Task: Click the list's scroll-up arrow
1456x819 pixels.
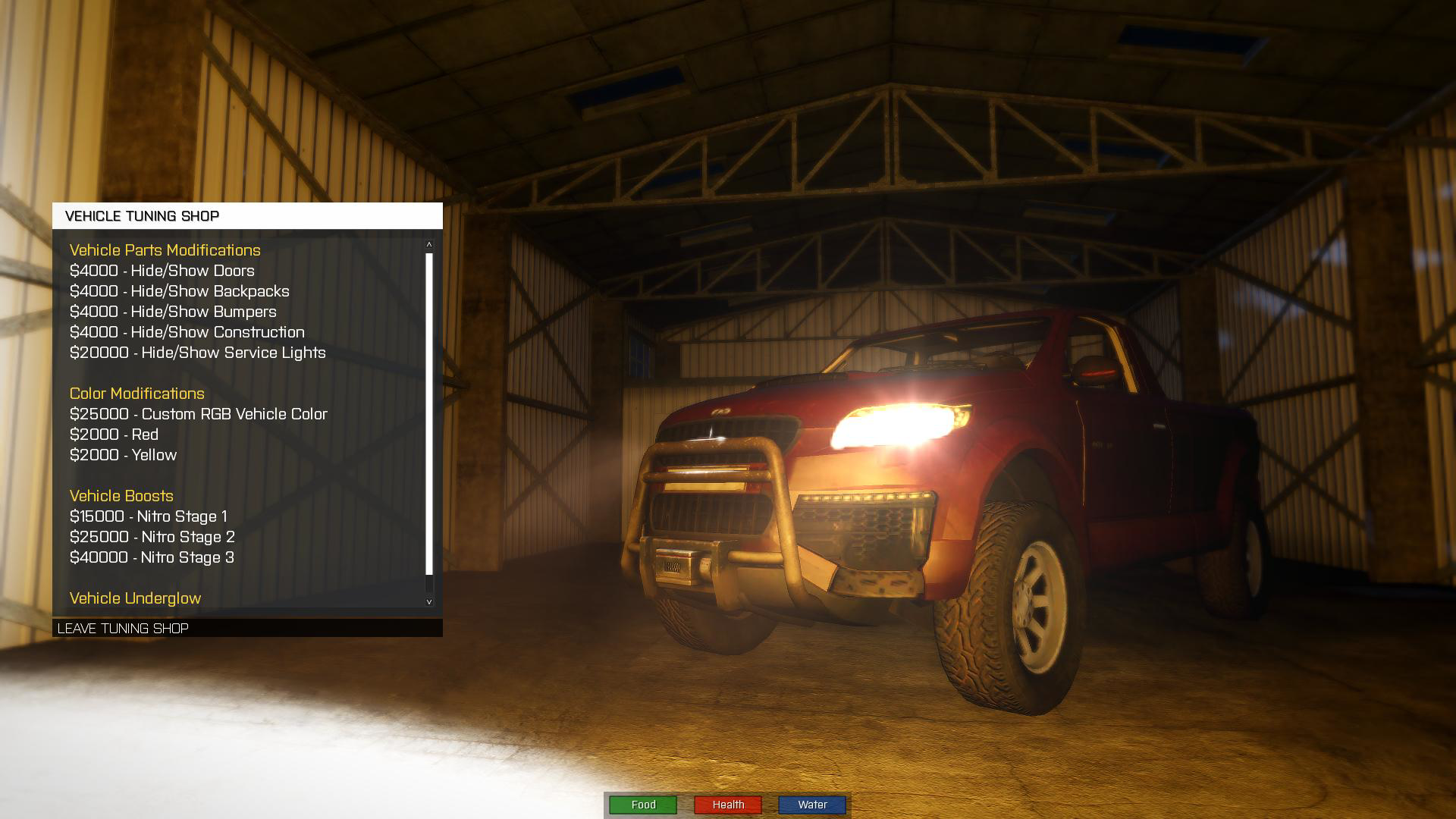Action: click(x=429, y=244)
